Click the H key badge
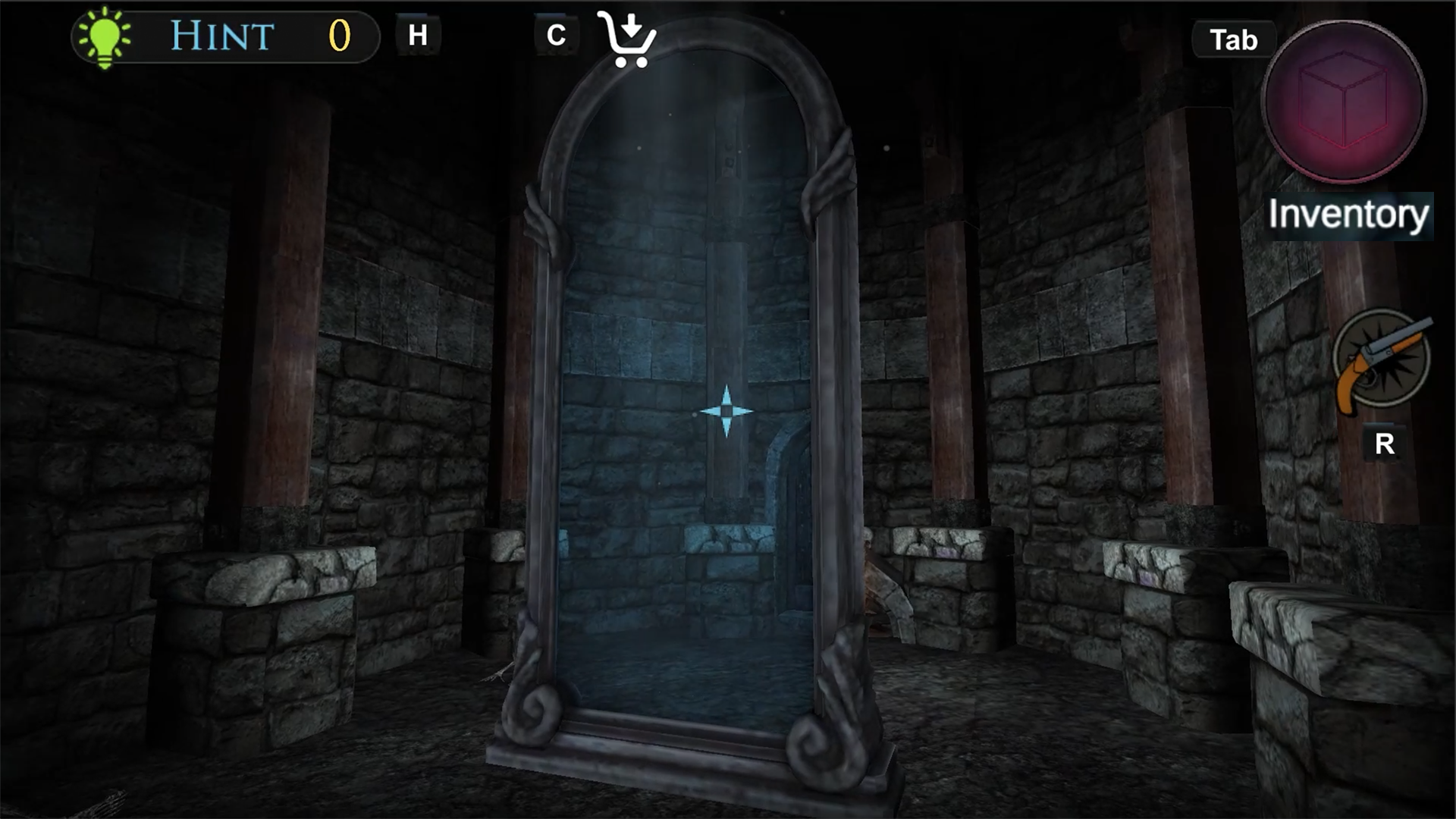This screenshot has width=1456, height=819. 418,33
